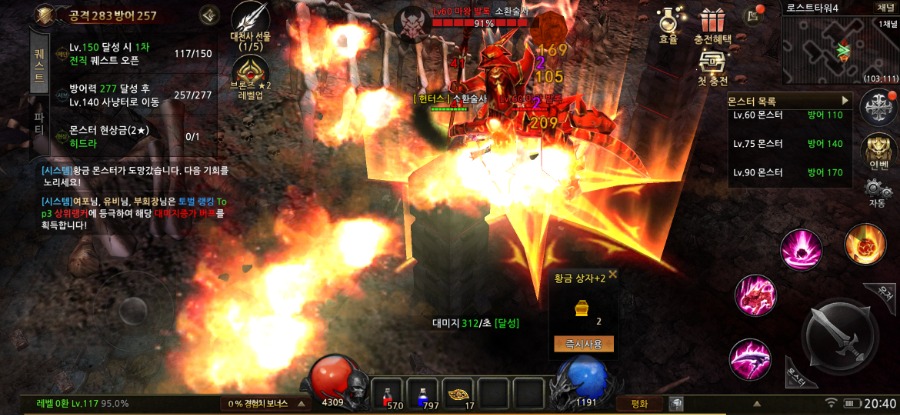Use the red health potion slot
Viewport: 900px width, 415px height.
click(x=391, y=391)
